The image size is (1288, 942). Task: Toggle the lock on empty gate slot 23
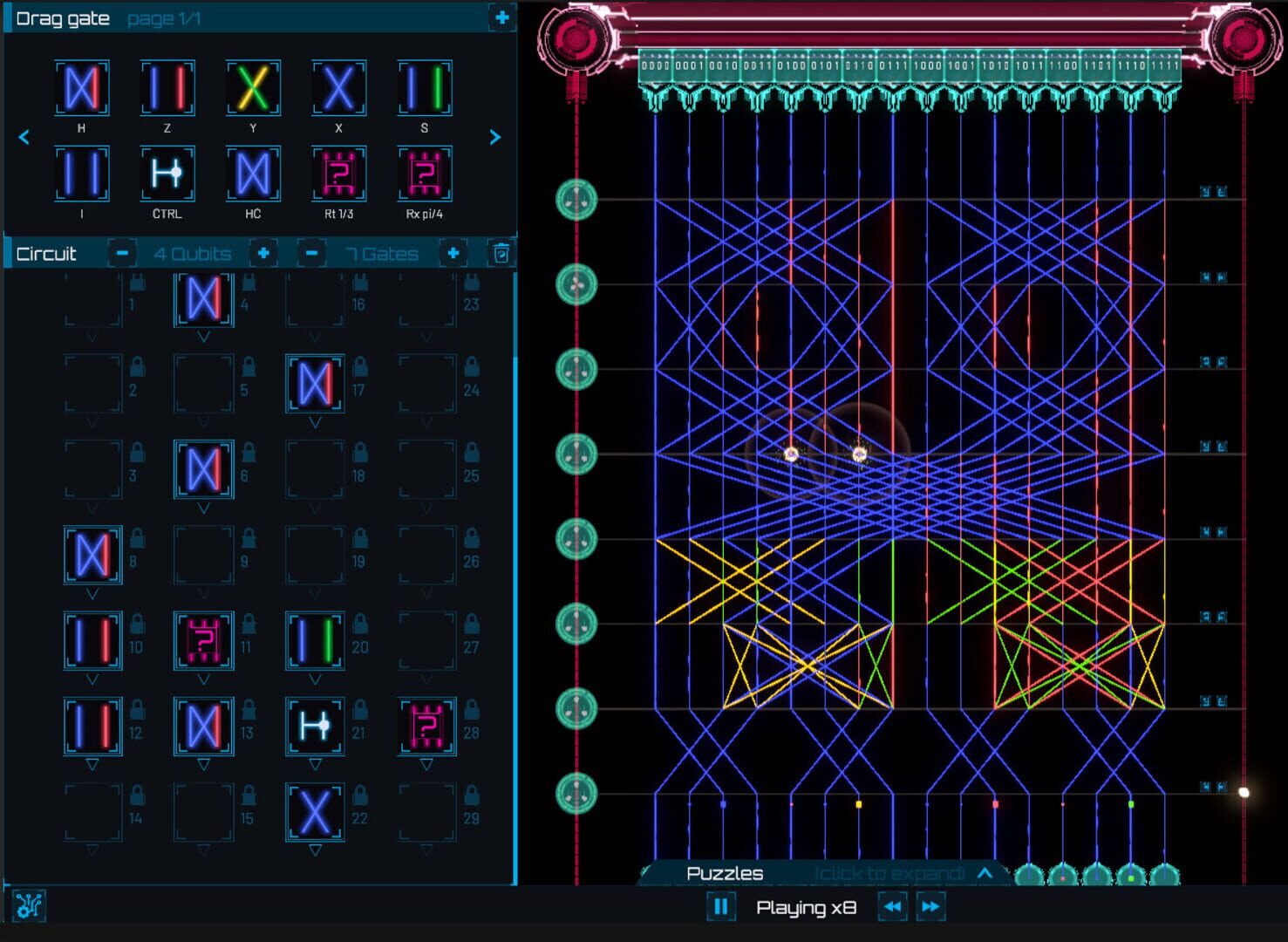[471, 280]
